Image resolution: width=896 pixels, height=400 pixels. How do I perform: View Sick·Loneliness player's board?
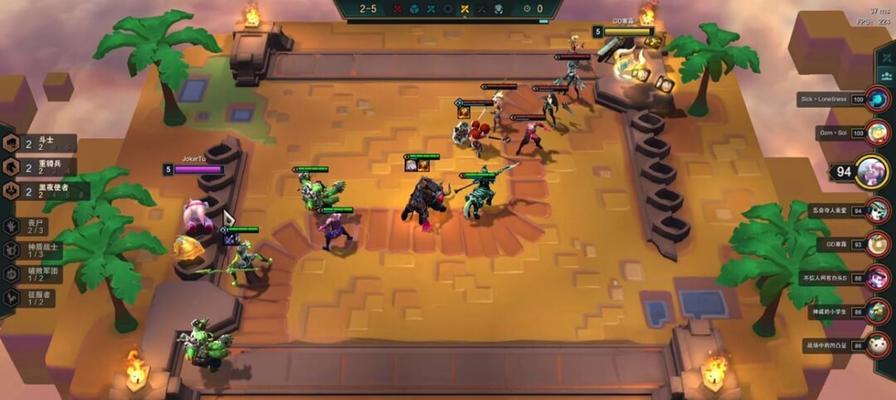pos(877,100)
